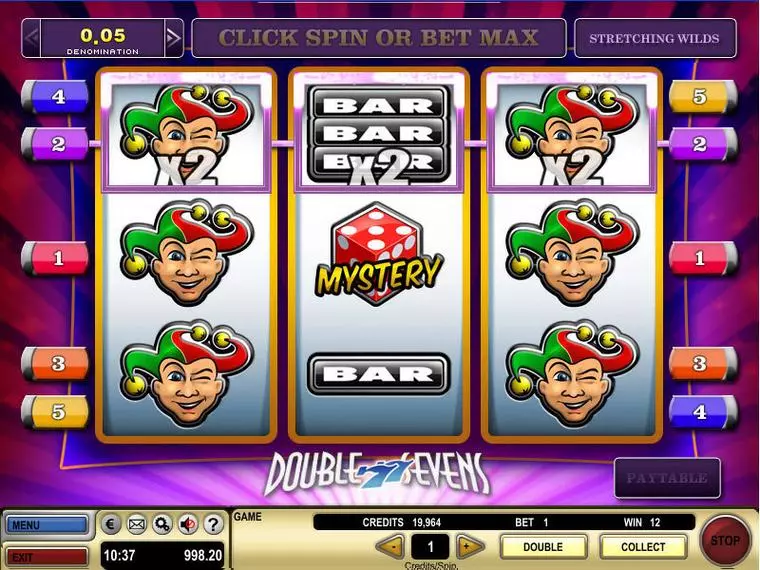Viewport: 760px width, 570px height.
Task: Open the blue MENU button
Action: coord(45,524)
